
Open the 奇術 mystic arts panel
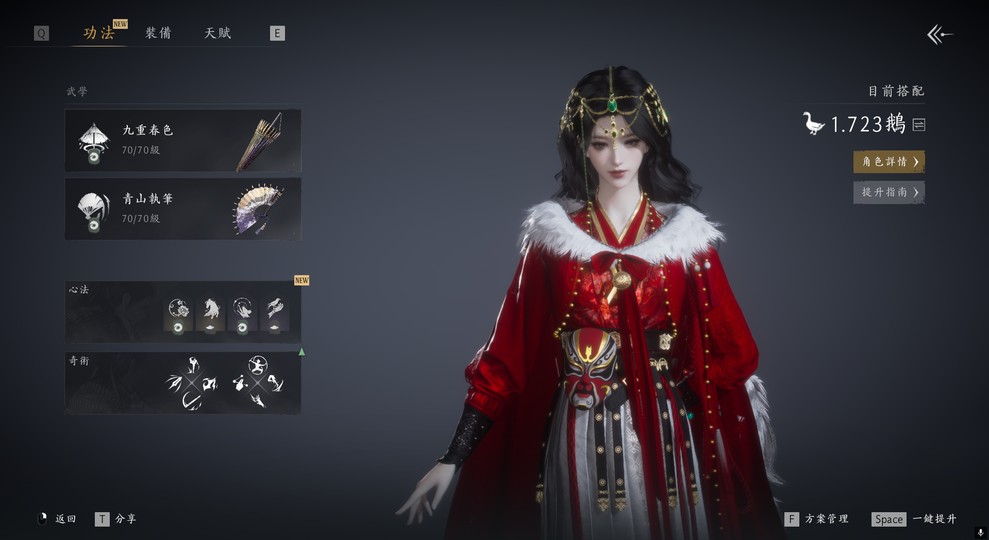click(x=183, y=382)
